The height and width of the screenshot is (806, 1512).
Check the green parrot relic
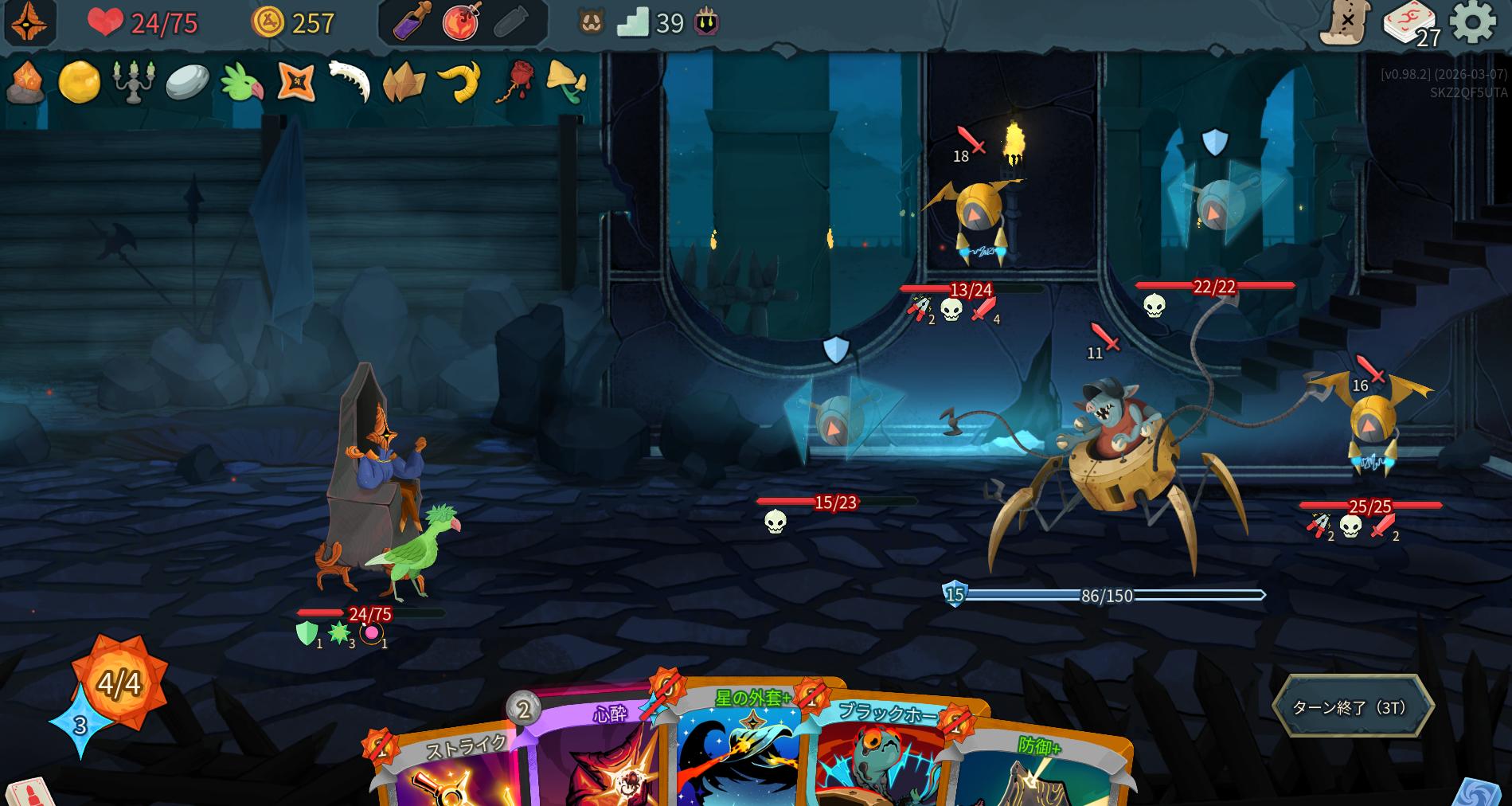[241, 81]
